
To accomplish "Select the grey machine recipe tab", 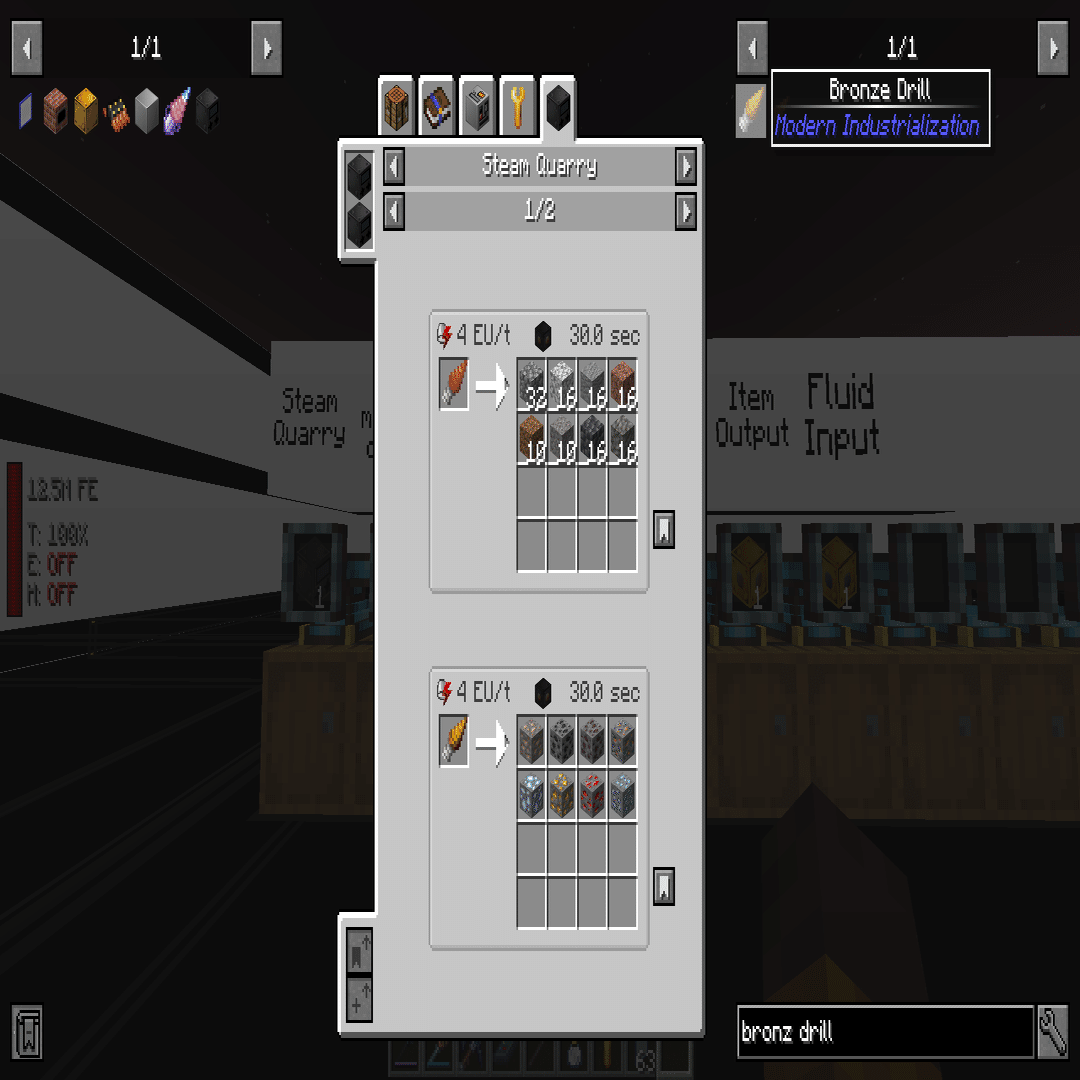I will 477,106.
